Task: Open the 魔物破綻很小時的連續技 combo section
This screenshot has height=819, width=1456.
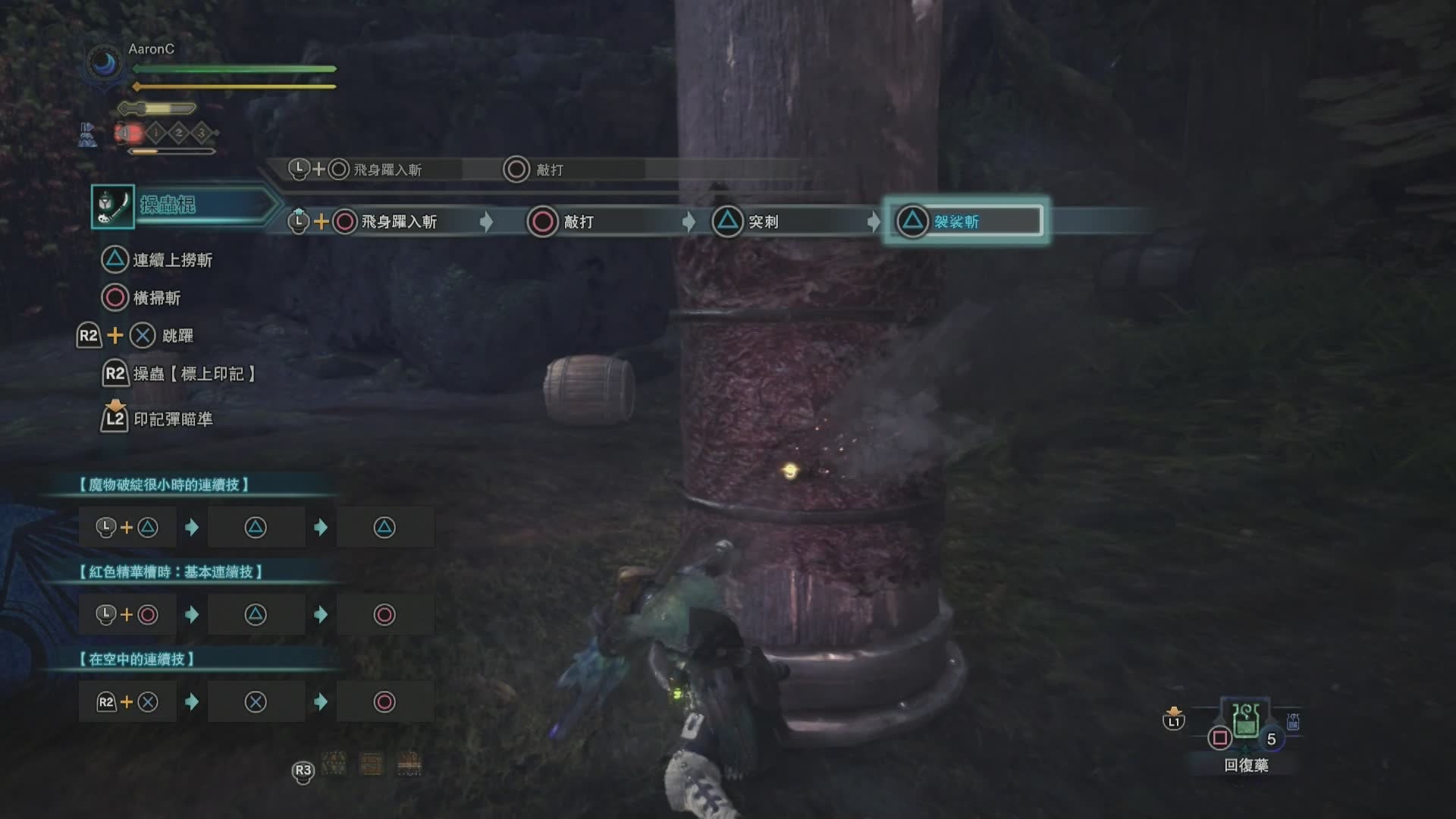Action: pyautogui.click(x=165, y=485)
